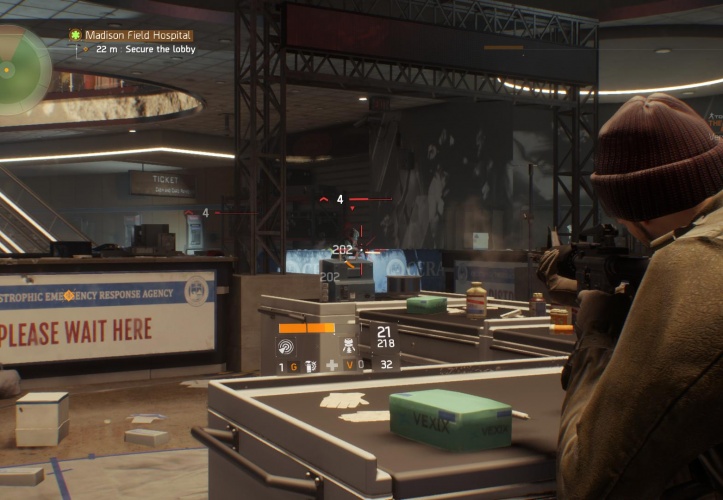This screenshot has height=500, width=723.
Task: Use the medkit cross icon
Action: (332, 366)
